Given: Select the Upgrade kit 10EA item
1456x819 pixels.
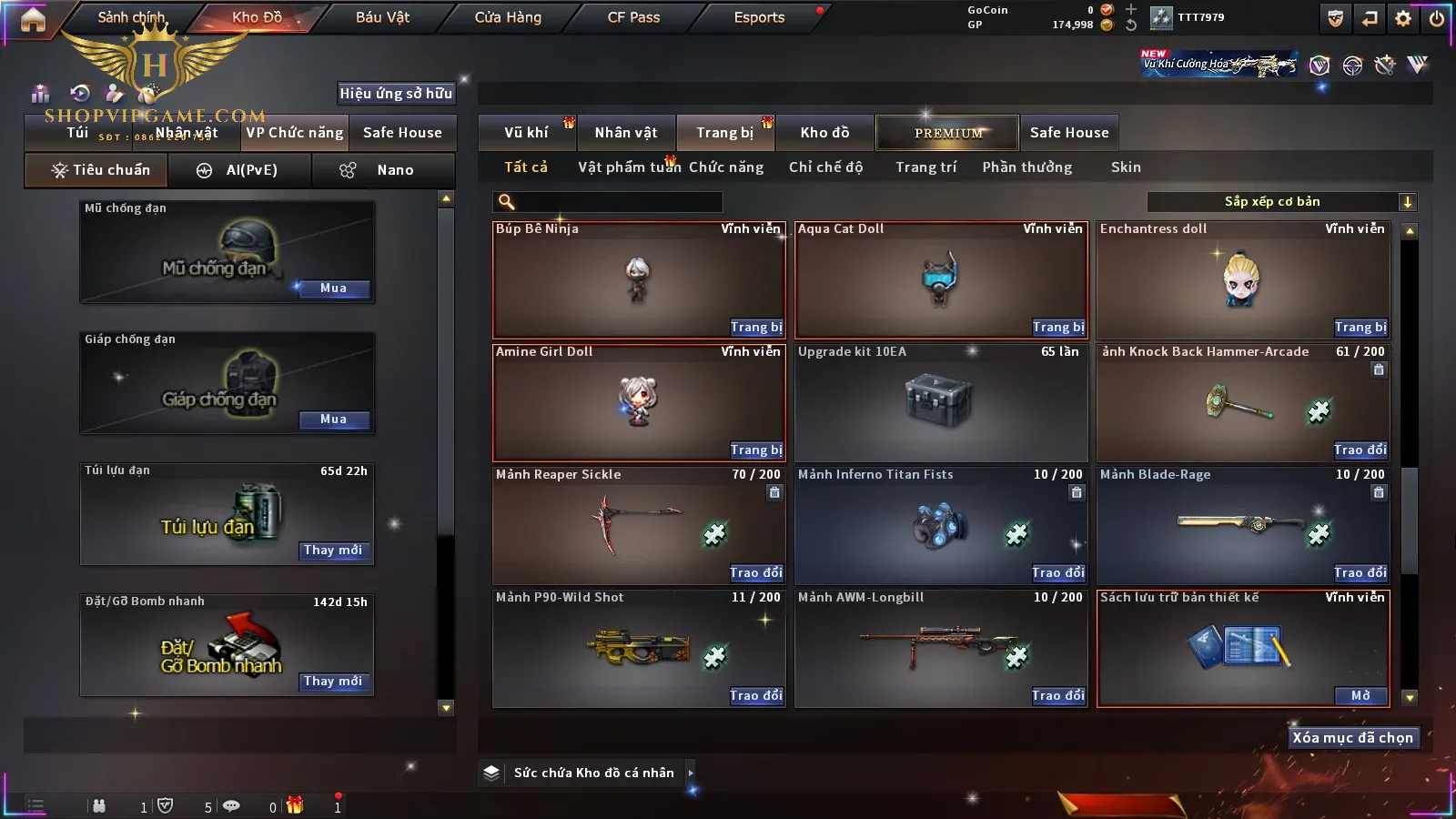Looking at the screenshot, I should [x=941, y=402].
